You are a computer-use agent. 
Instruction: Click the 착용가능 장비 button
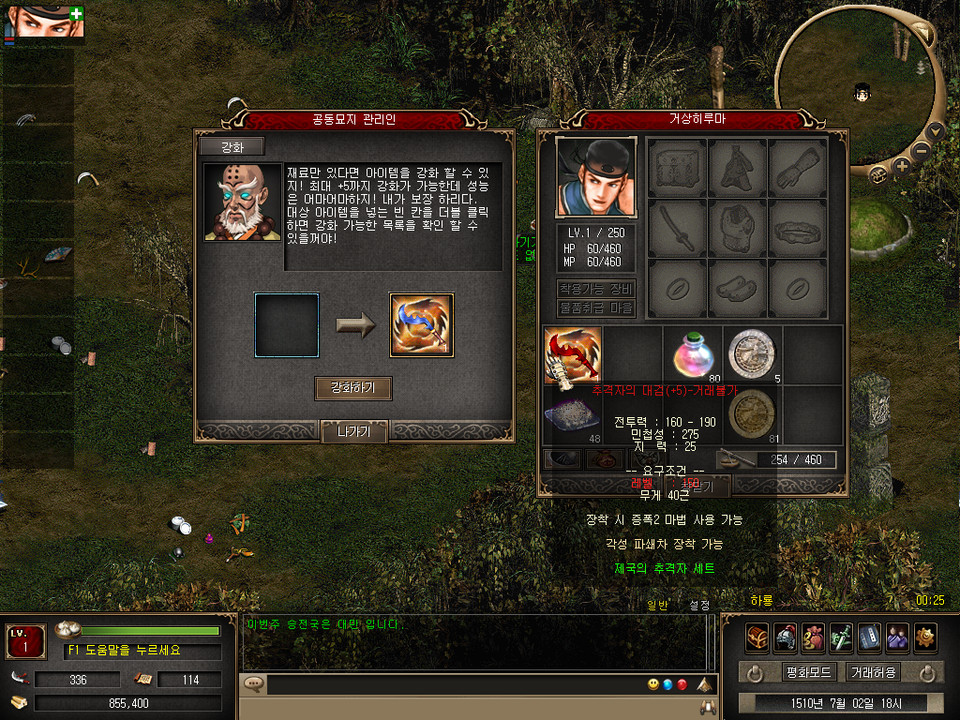pyautogui.click(x=596, y=289)
